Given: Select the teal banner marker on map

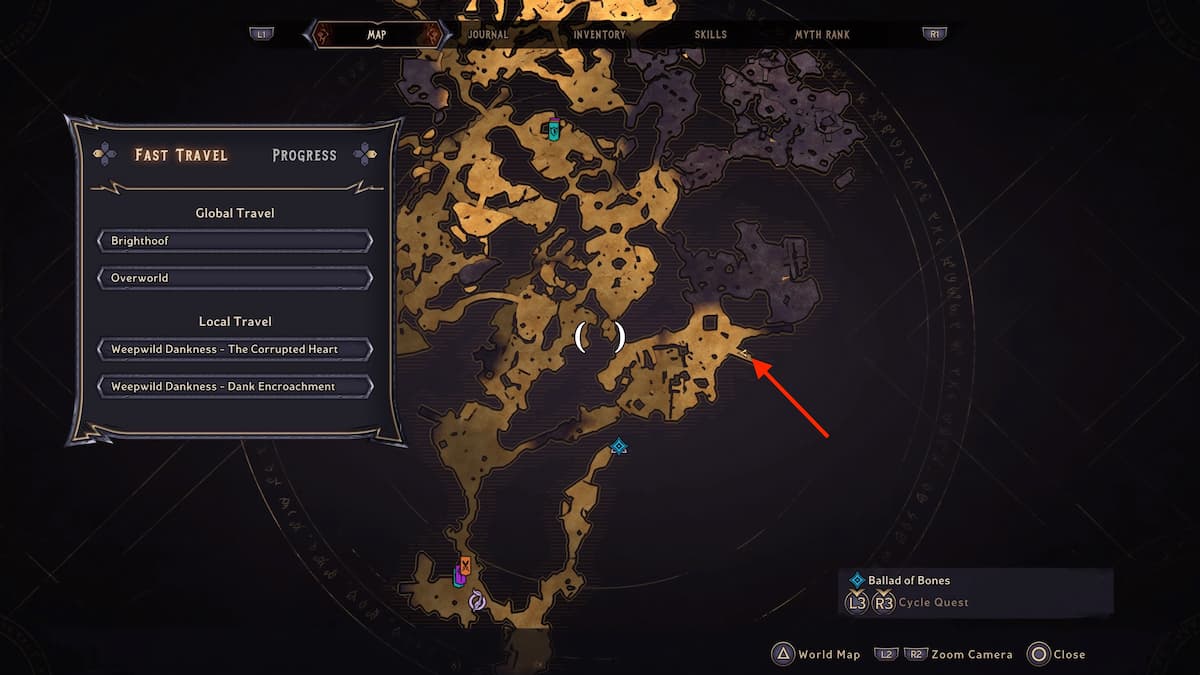Looking at the screenshot, I should pyautogui.click(x=554, y=129).
